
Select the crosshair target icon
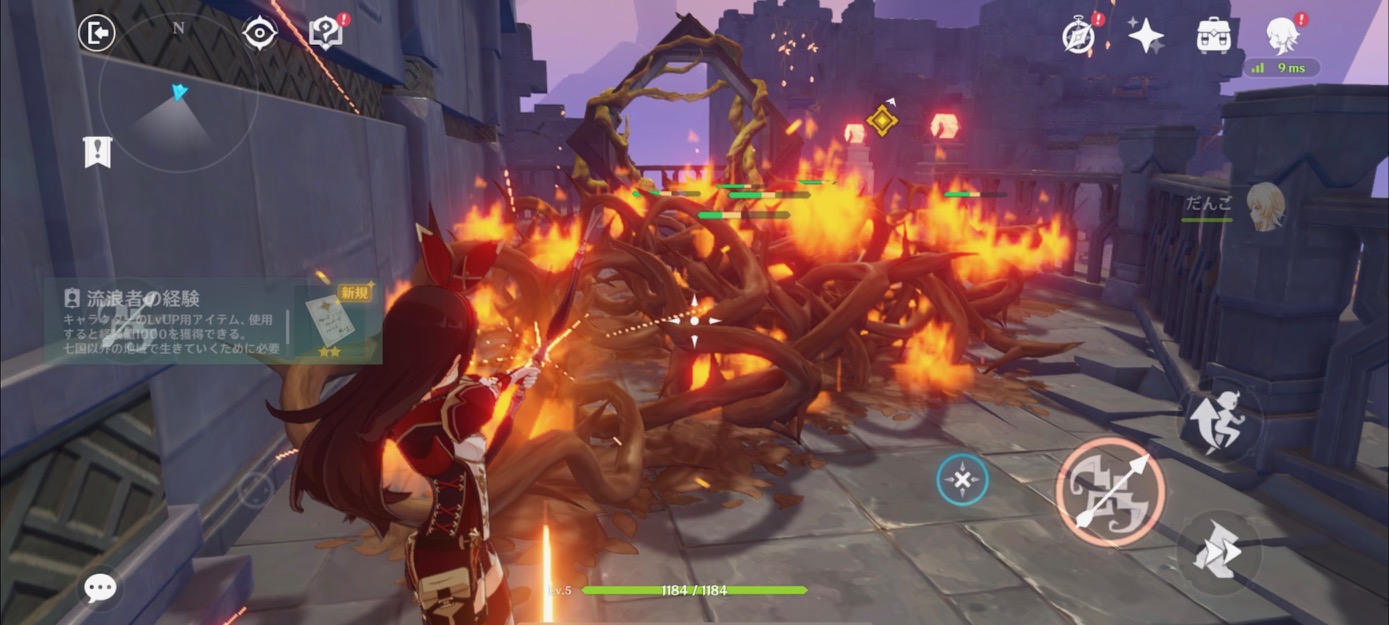coord(259,34)
